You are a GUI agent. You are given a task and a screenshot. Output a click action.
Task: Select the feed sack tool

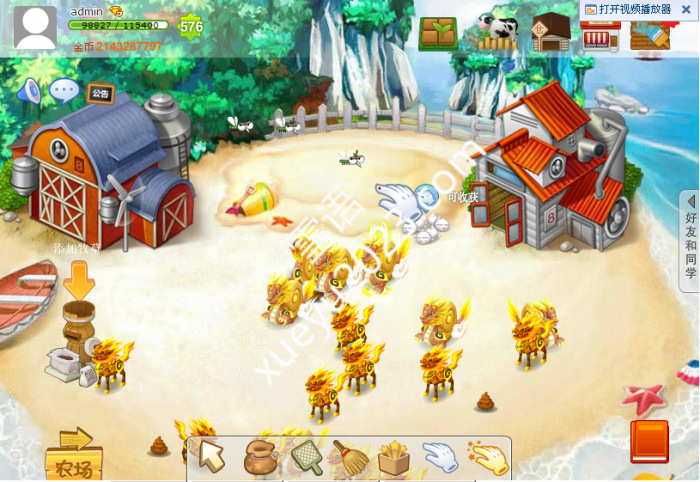click(x=260, y=457)
